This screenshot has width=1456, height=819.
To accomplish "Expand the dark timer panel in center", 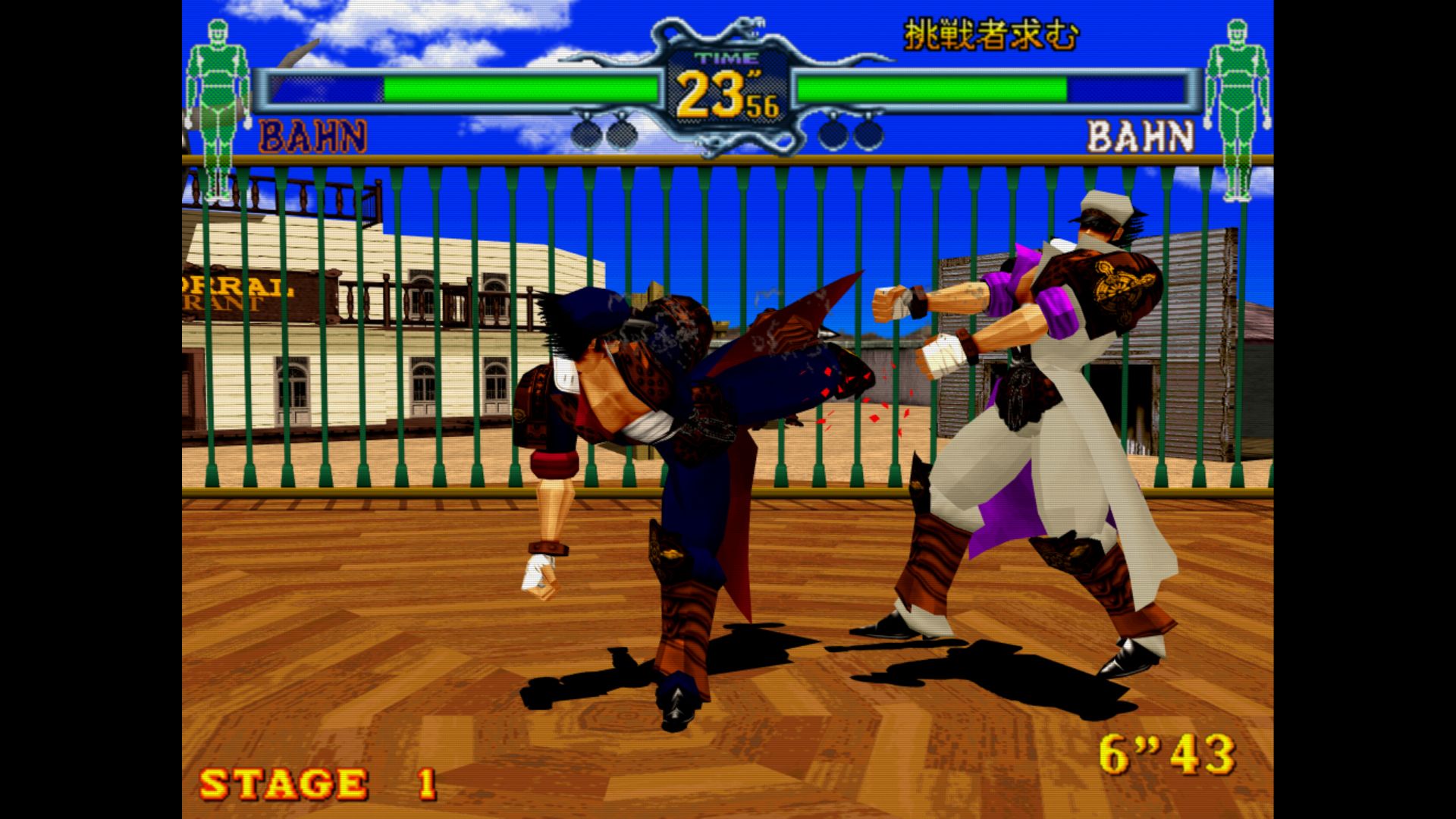I will [728, 87].
